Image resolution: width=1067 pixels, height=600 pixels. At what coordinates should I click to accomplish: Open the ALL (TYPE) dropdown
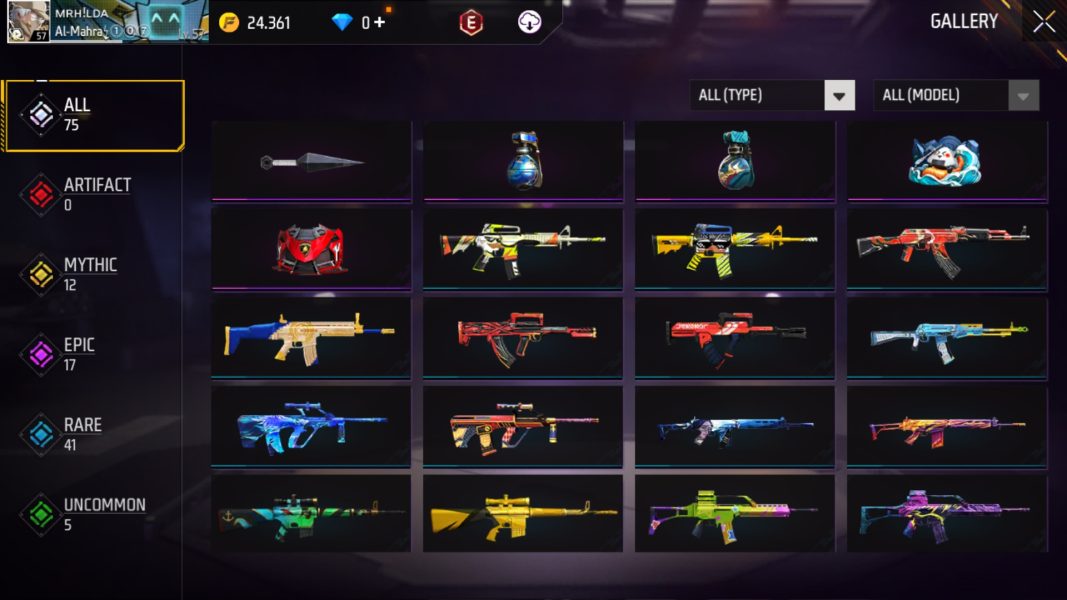point(772,95)
